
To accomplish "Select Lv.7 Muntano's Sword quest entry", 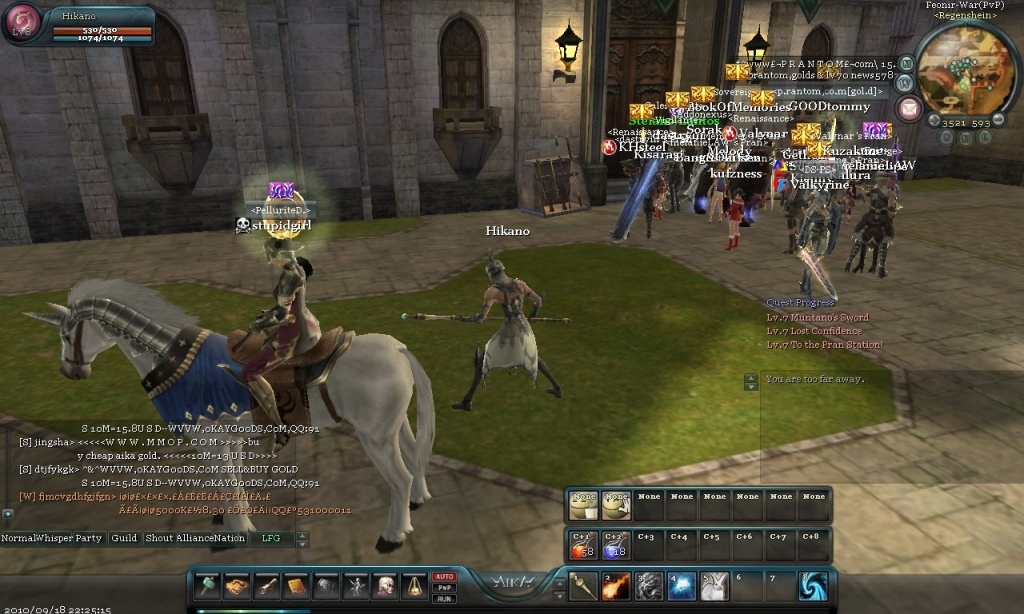I will click(818, 318).
